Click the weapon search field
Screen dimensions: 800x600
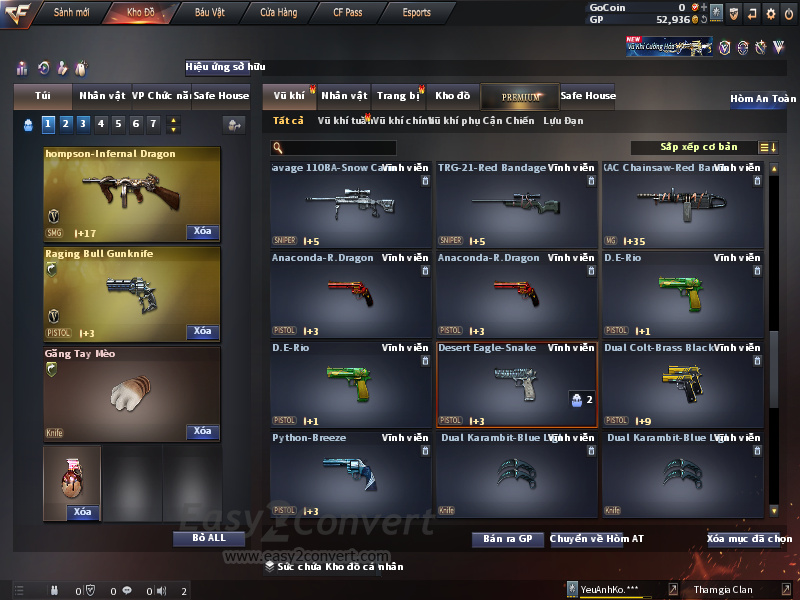[335, 148]
